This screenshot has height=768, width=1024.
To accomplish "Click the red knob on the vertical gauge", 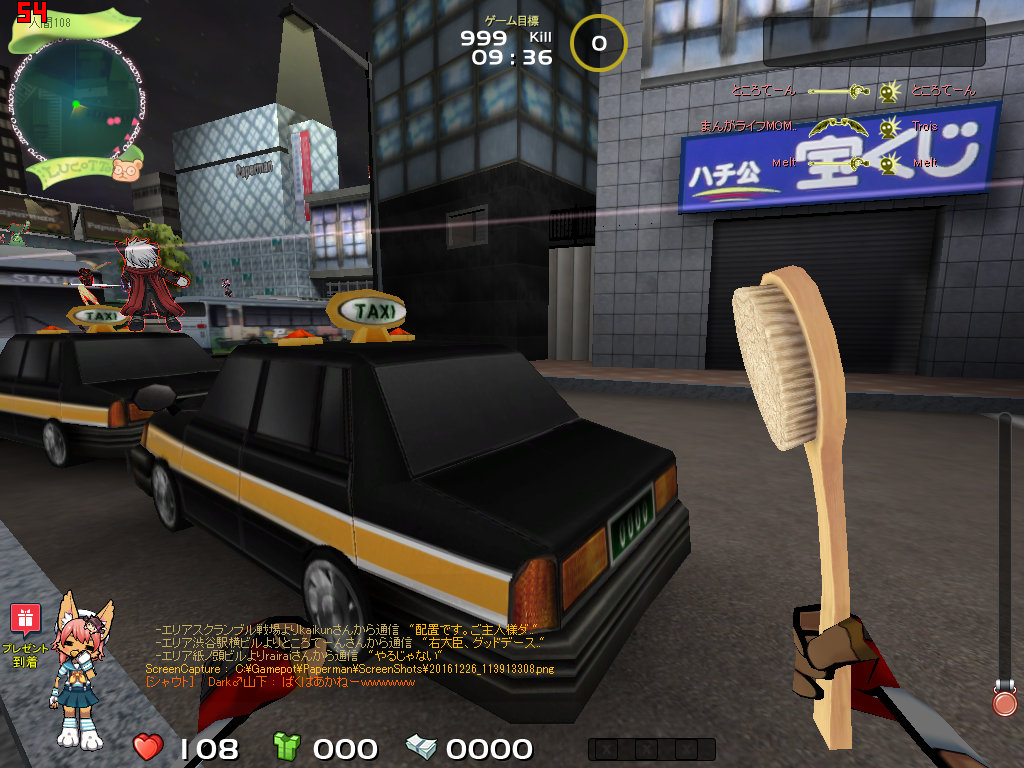I will point(1004,702).
